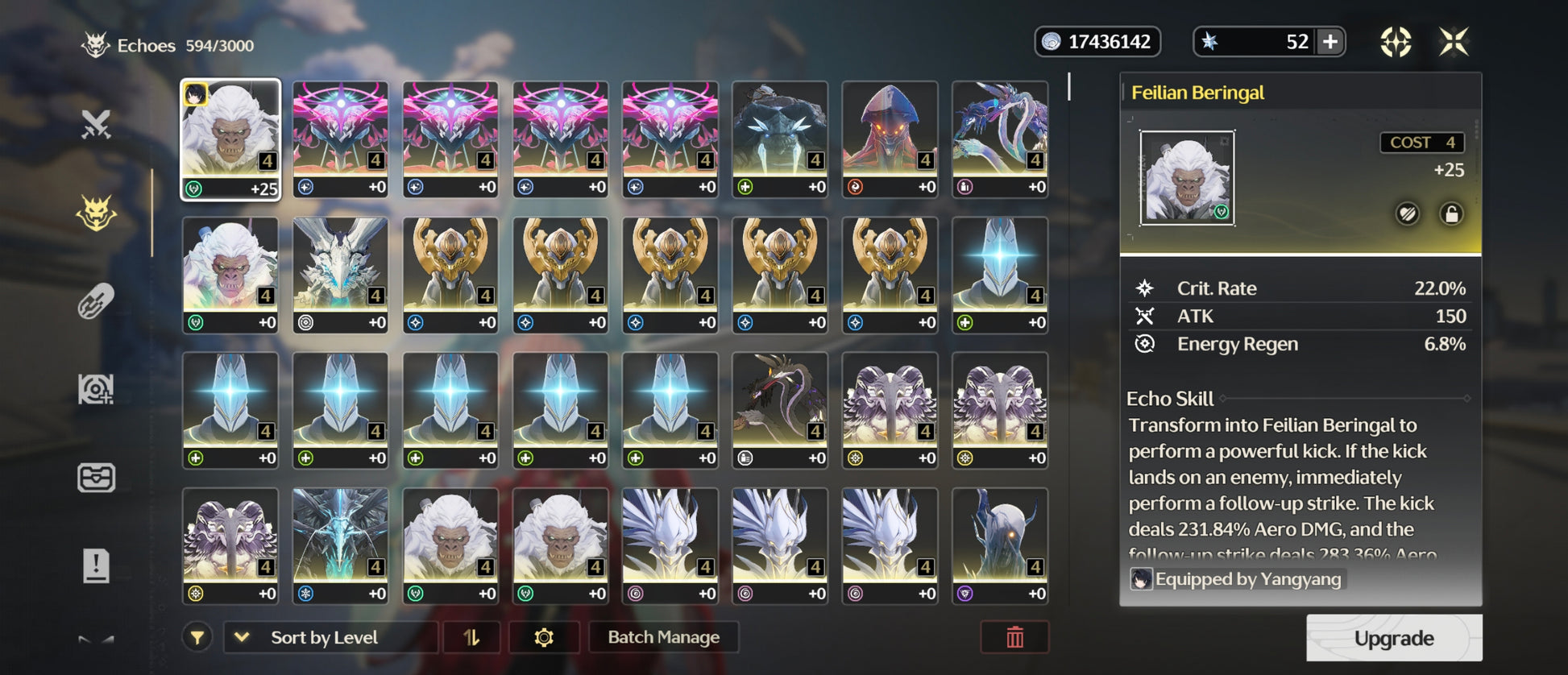Click the four-pointed target icon at top

(1396, 42)
